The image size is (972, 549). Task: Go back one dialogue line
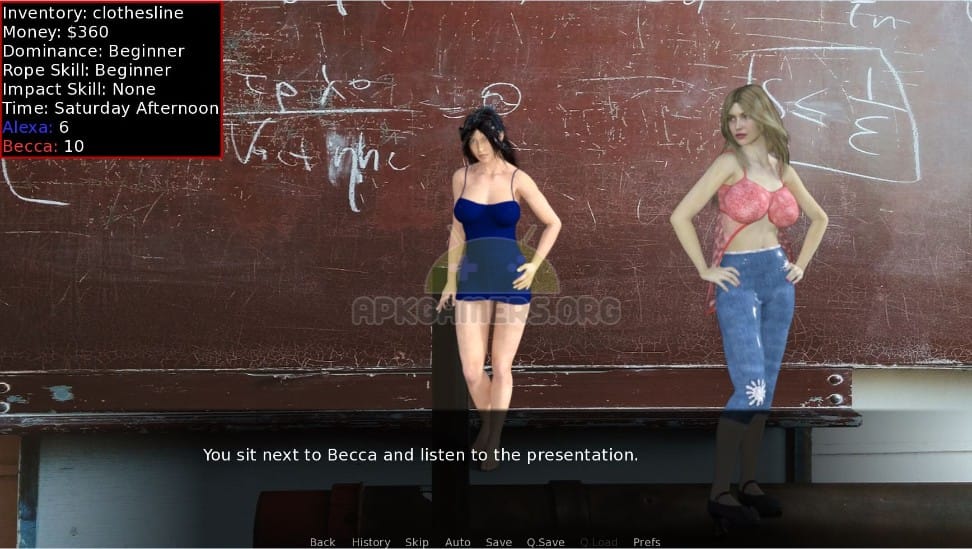pos(322,542)
